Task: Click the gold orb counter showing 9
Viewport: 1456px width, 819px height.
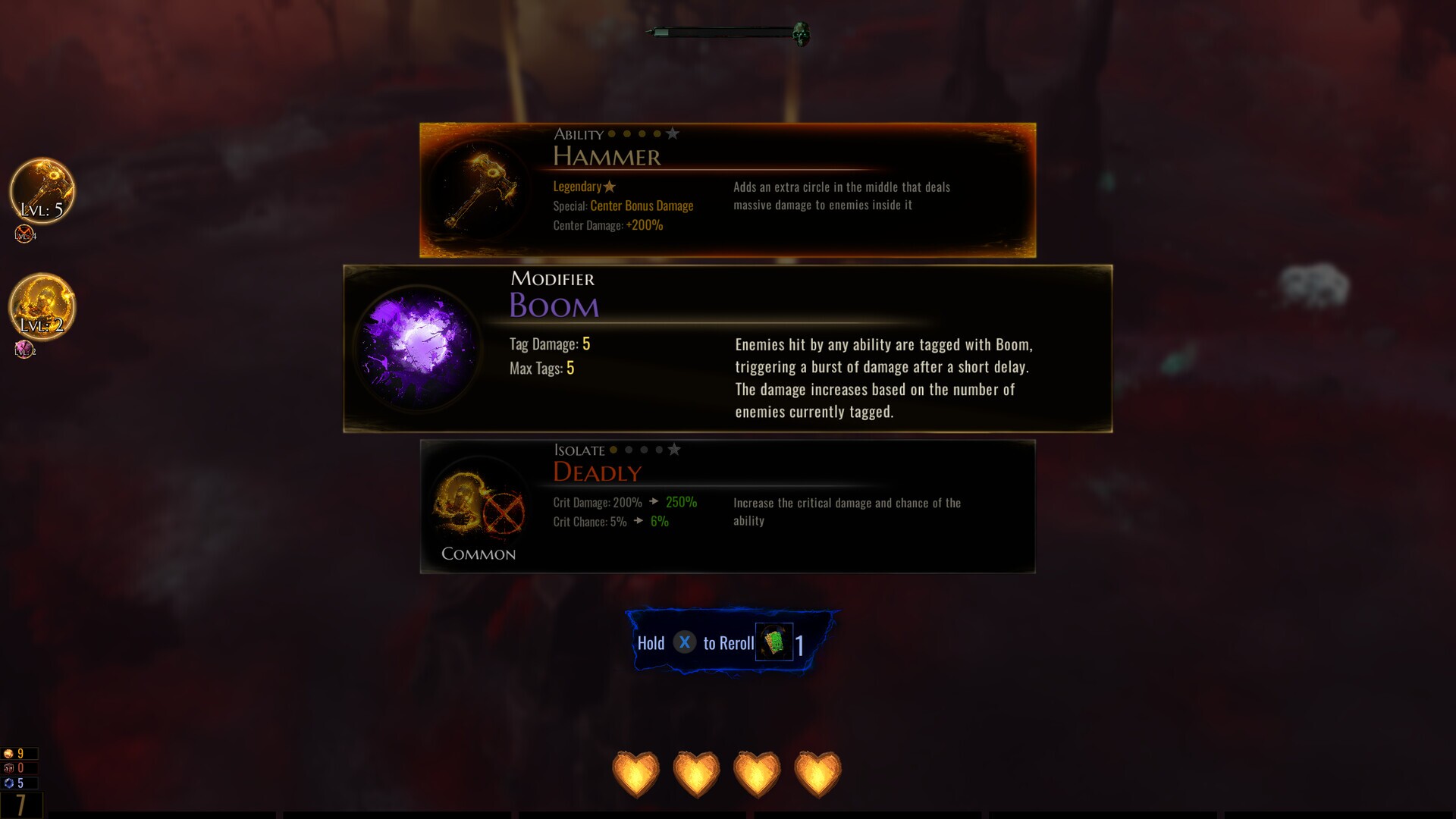Action: (13, 755)
